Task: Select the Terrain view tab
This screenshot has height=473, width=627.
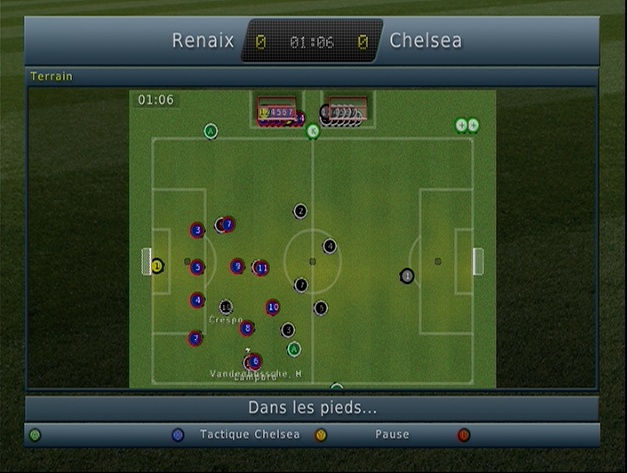Action: (x=51, y=76)
